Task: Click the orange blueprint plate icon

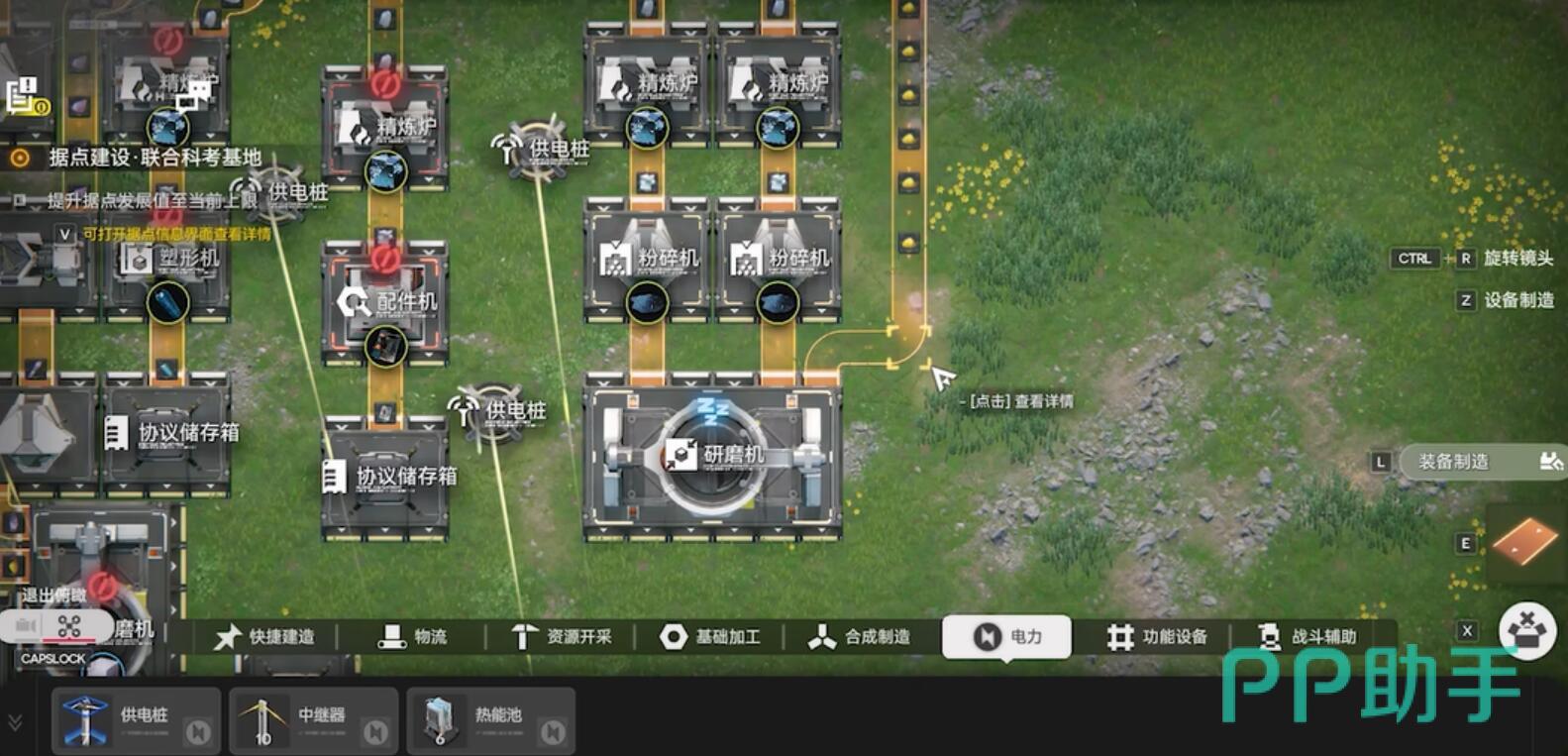Action: [x=1524, y=541]
